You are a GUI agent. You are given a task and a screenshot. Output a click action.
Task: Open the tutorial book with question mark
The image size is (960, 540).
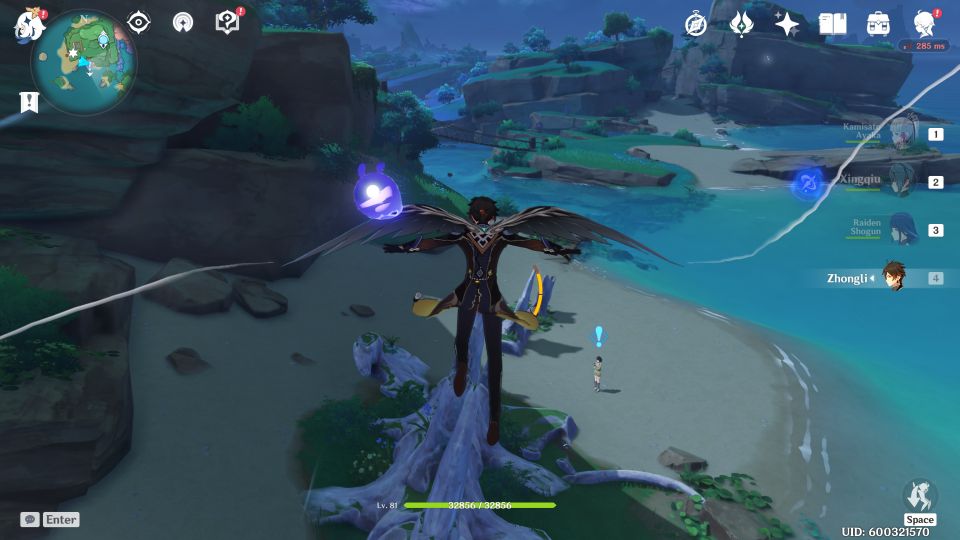click(x=228, y=22)
